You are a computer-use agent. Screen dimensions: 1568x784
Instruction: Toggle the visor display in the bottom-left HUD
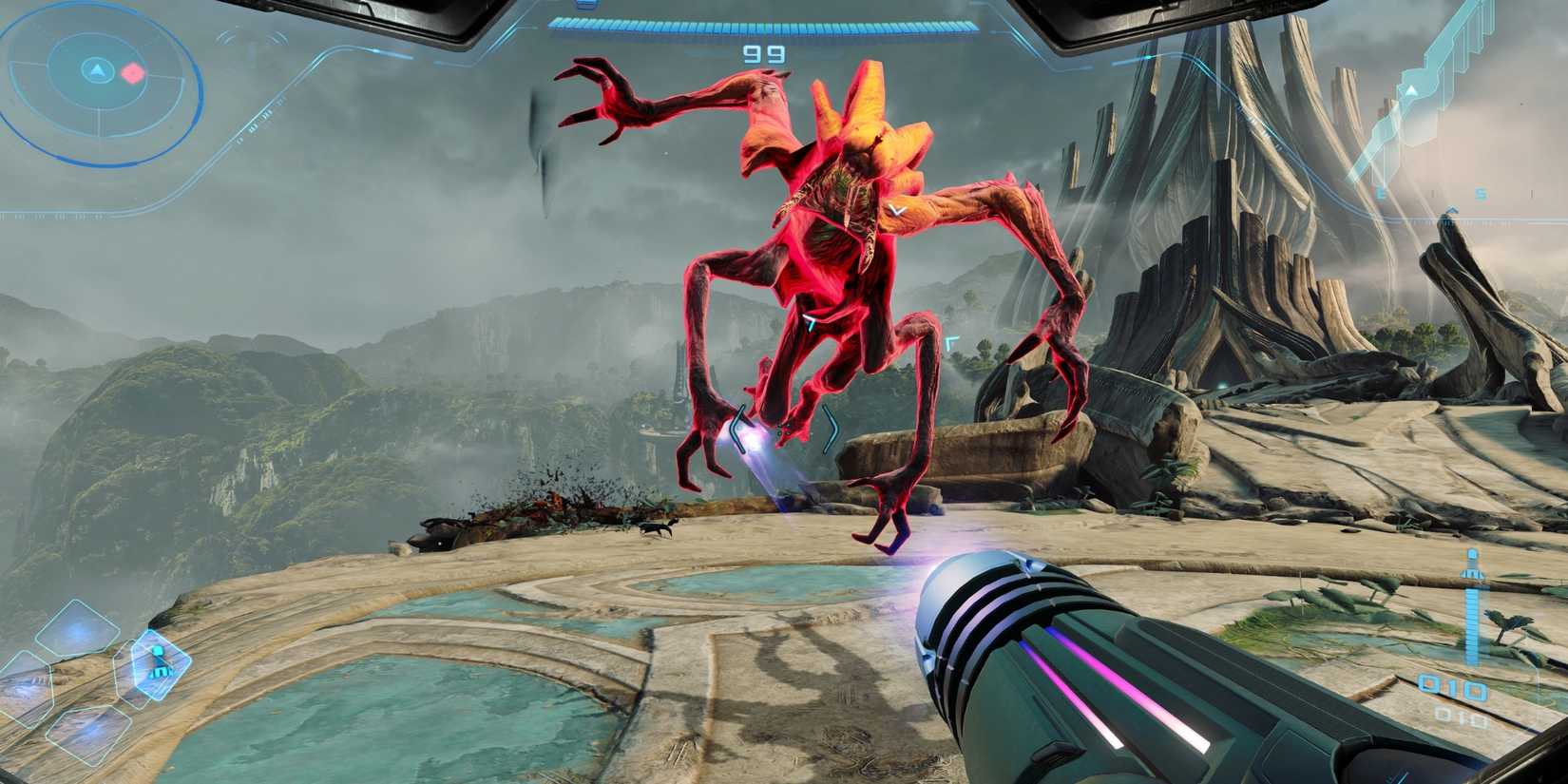159,663
